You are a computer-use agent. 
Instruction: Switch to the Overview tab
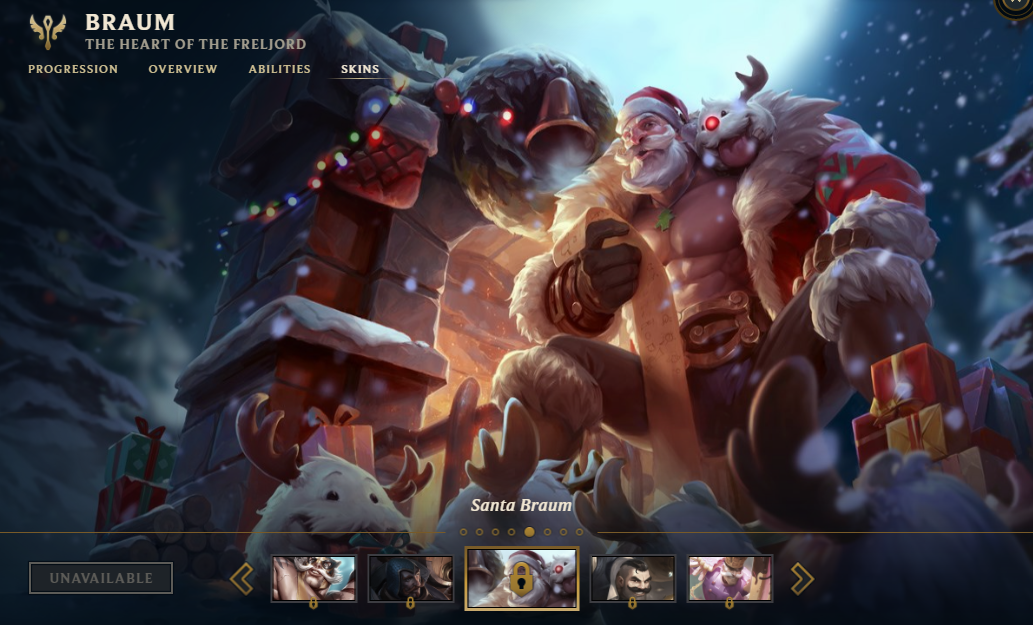183,69
